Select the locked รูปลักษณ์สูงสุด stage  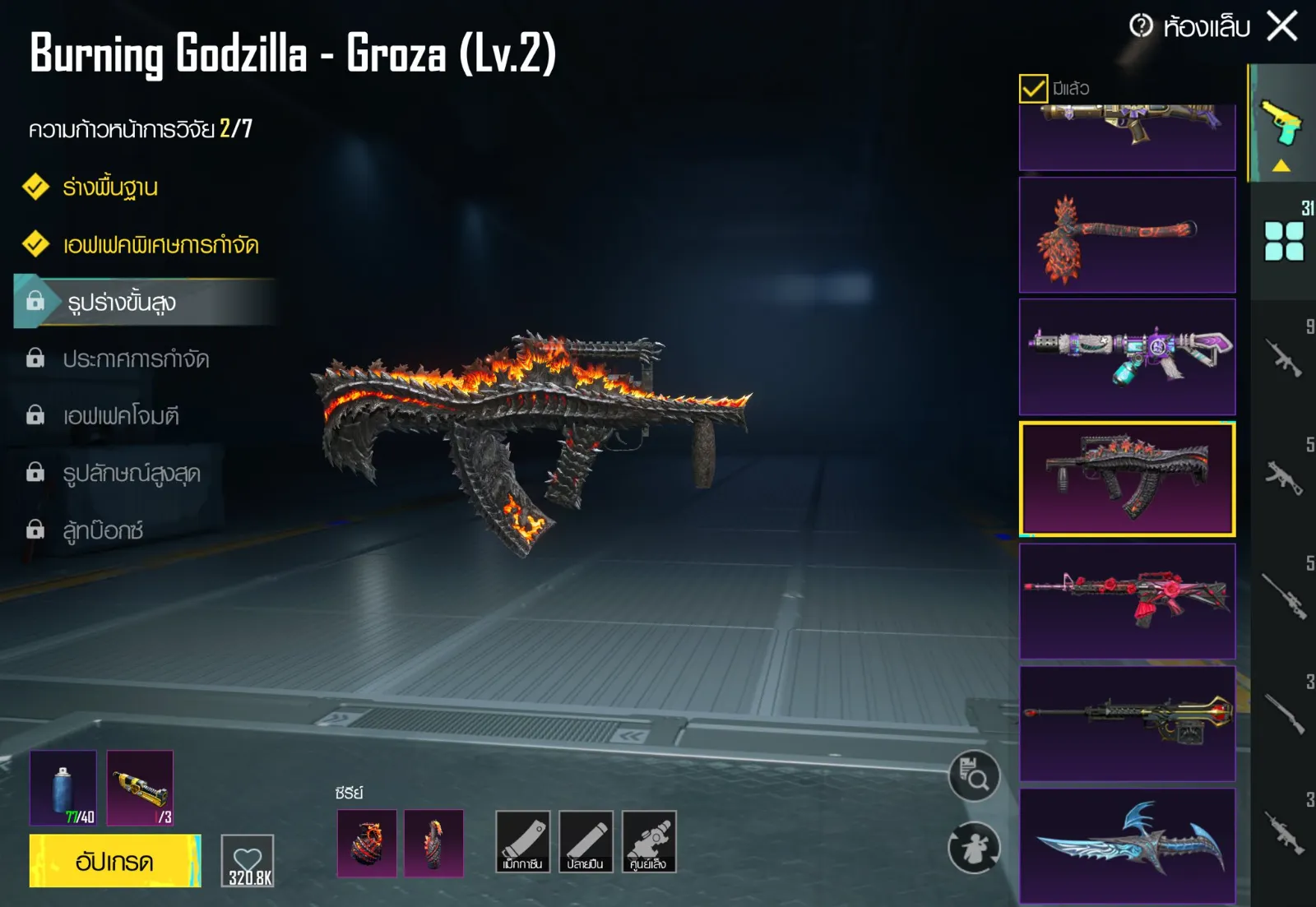coord(132,474)
